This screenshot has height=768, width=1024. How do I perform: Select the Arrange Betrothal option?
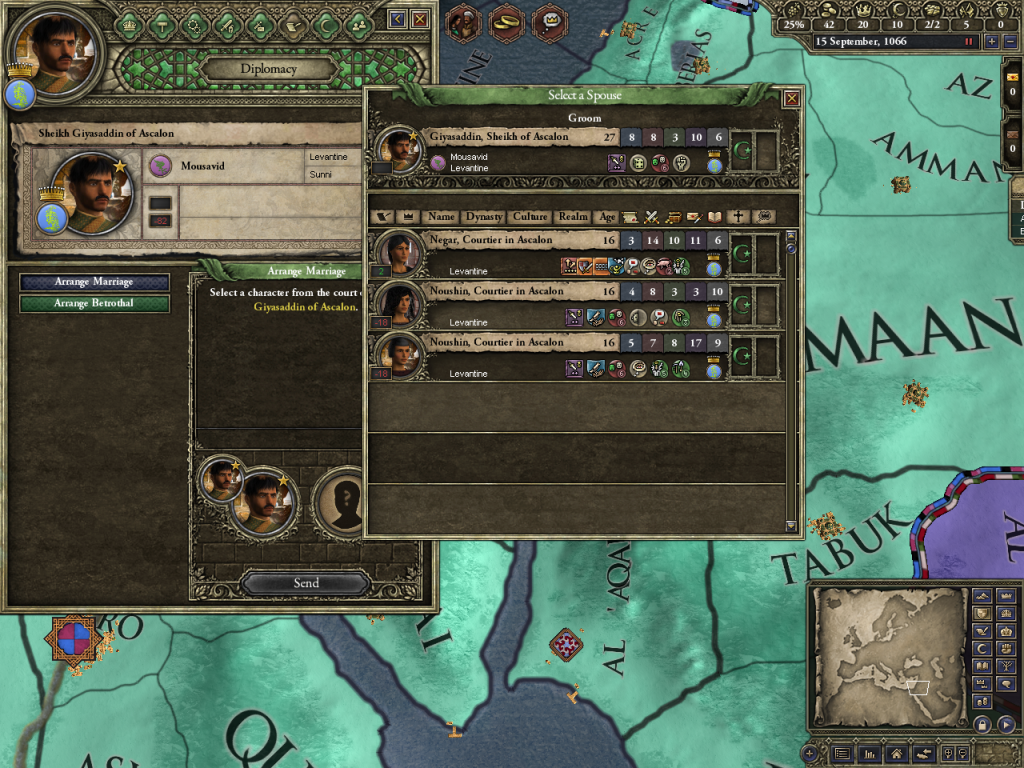(x=94, y=303)
